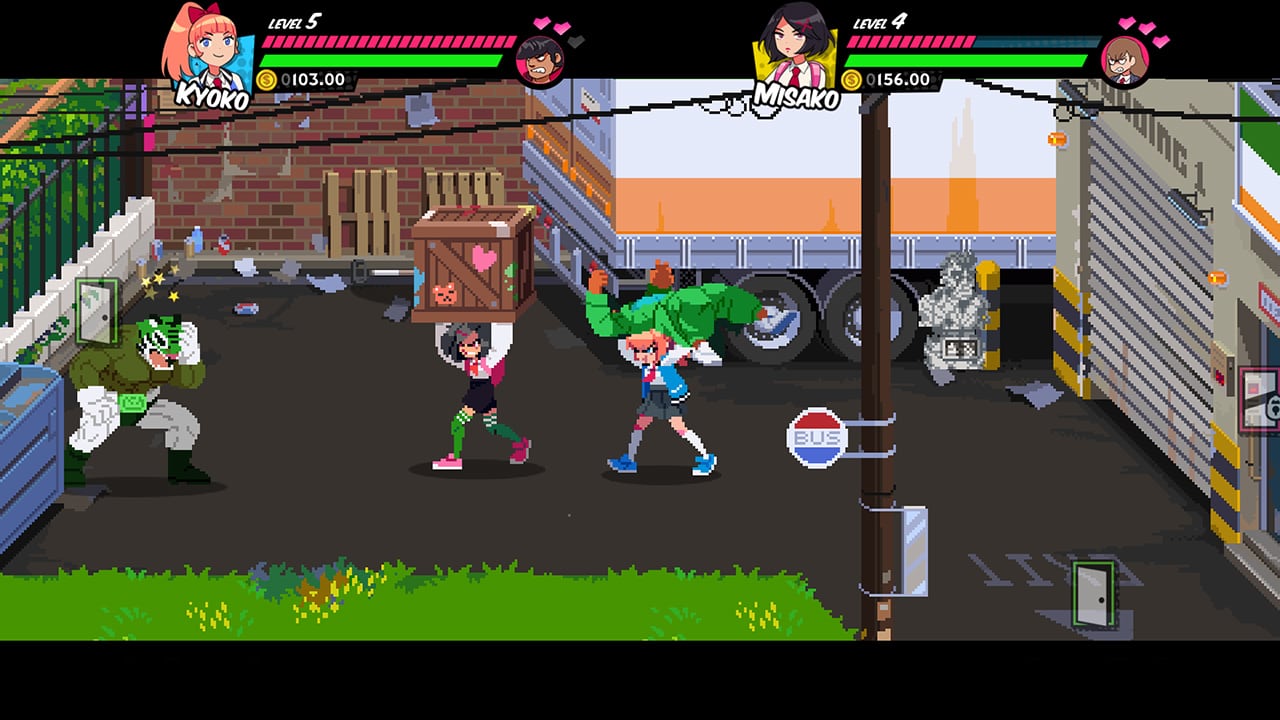Viewport: 1280px width, 720px height.
Task: Click Misako's character portrait
Action: tap(793, 42)
